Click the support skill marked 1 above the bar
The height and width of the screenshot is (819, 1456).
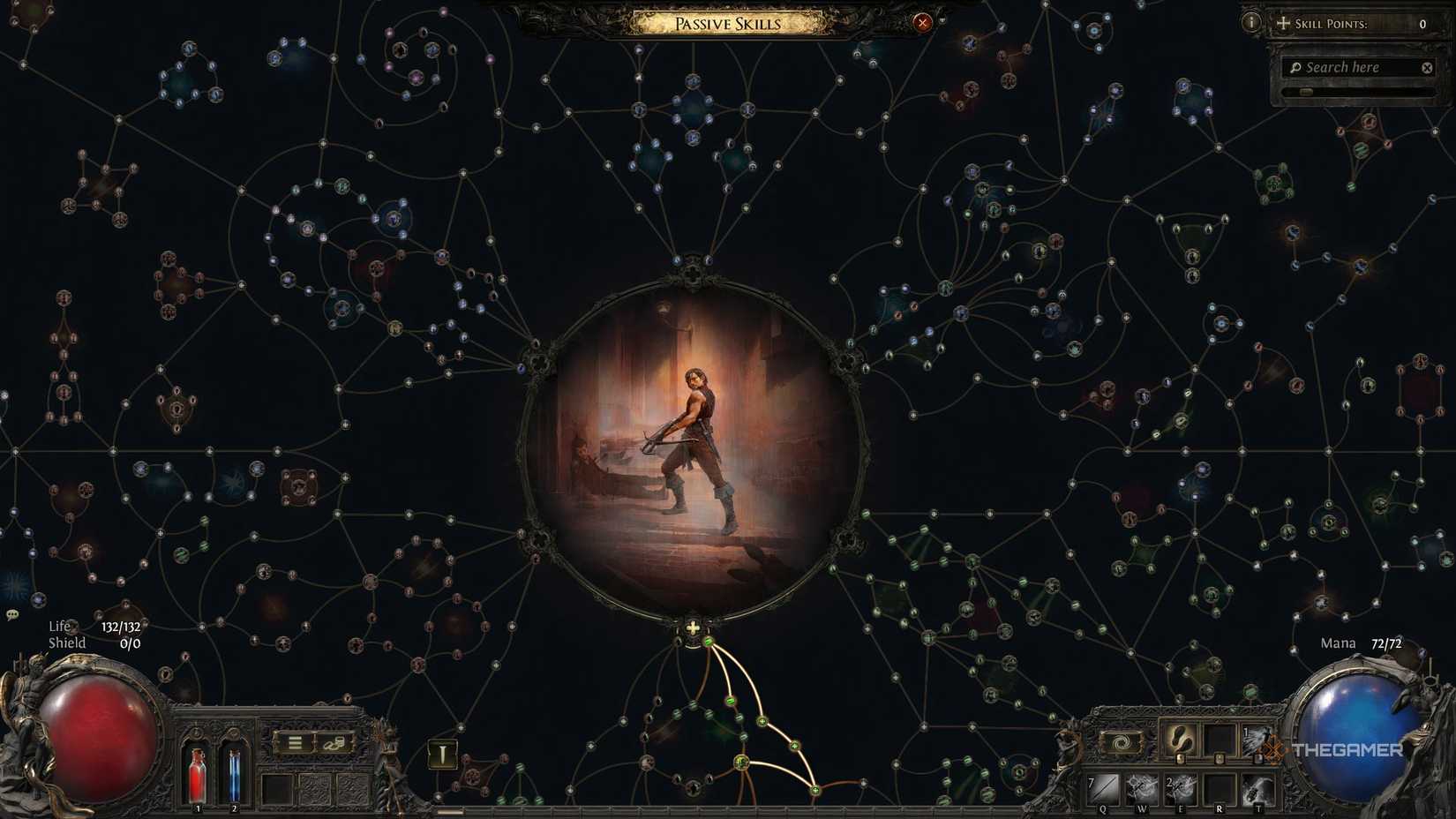(x=1257, y=742)
